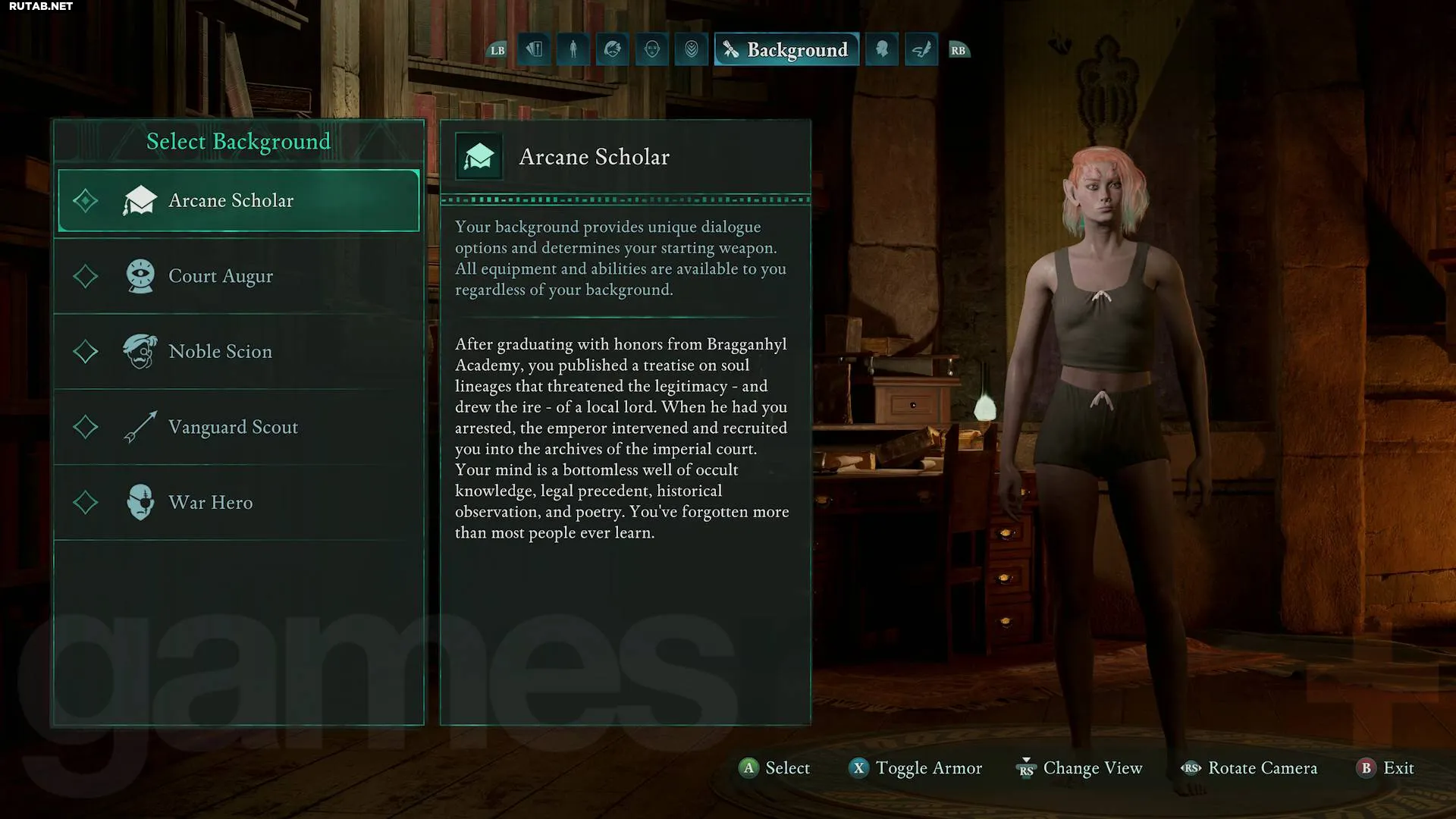Select the Arcane Scholar background
Image resolution: width=1456 pixels, height=819 pixels.
coord(238,200)
